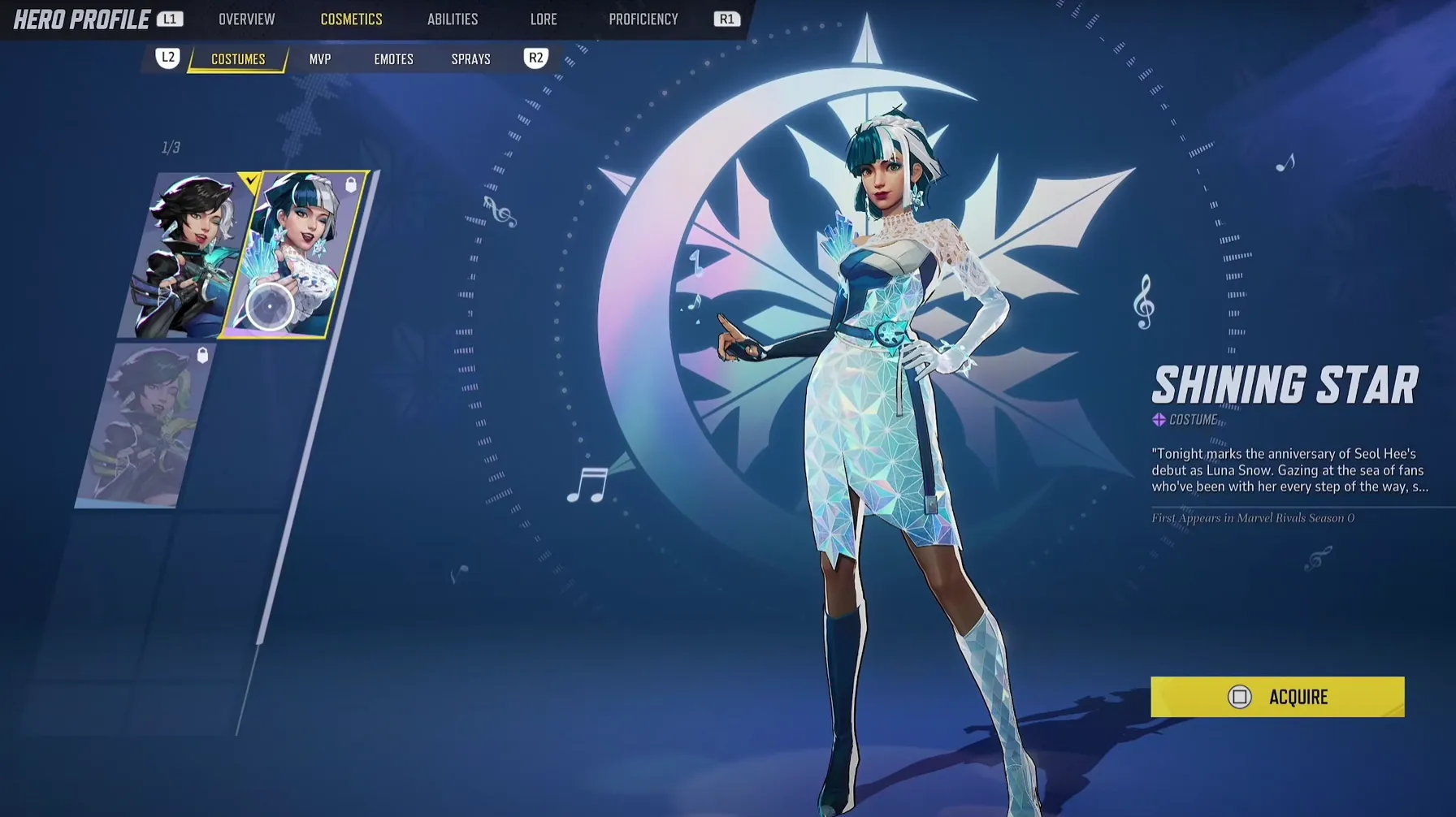
Task: Expand the truncated Shining Star costume description
Action: click(1289, 470)
